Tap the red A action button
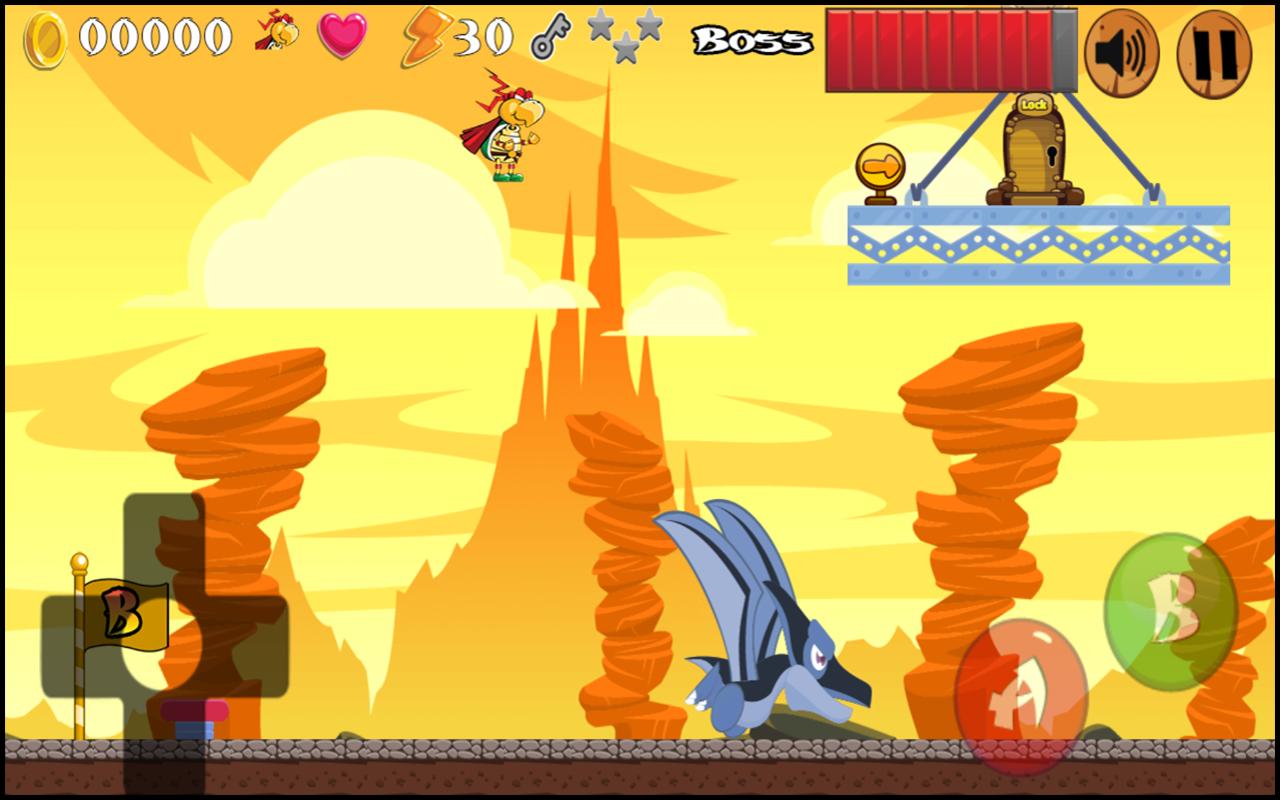 click(1020, 697)
